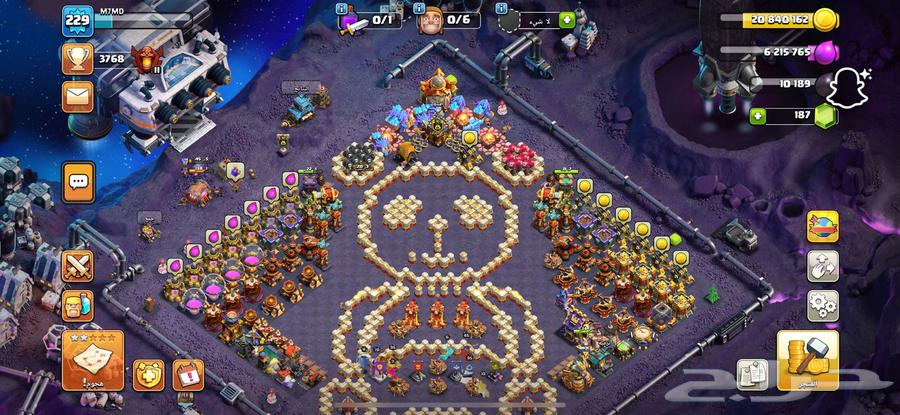Open the clipboard notes button
Screen dimensions: 900x415
(752, 374)
